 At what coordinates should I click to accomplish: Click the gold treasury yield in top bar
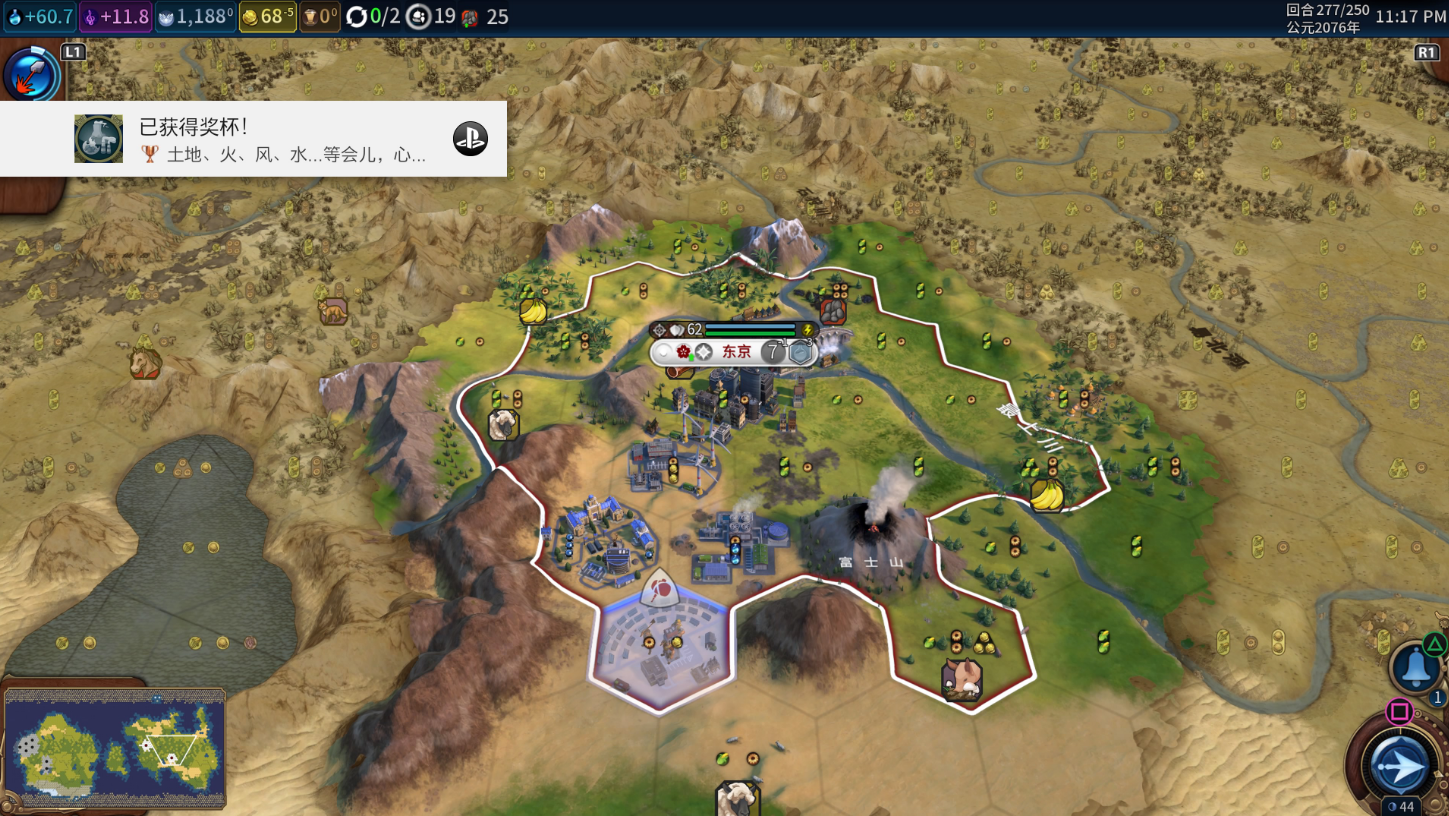click(x=268, y=17)
